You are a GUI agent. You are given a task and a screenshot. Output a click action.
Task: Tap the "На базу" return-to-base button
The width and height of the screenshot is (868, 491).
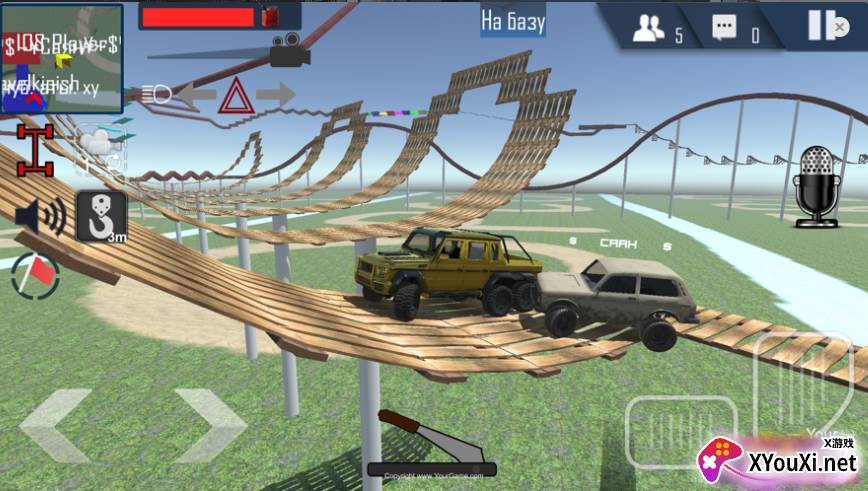(x=513, y=20)
